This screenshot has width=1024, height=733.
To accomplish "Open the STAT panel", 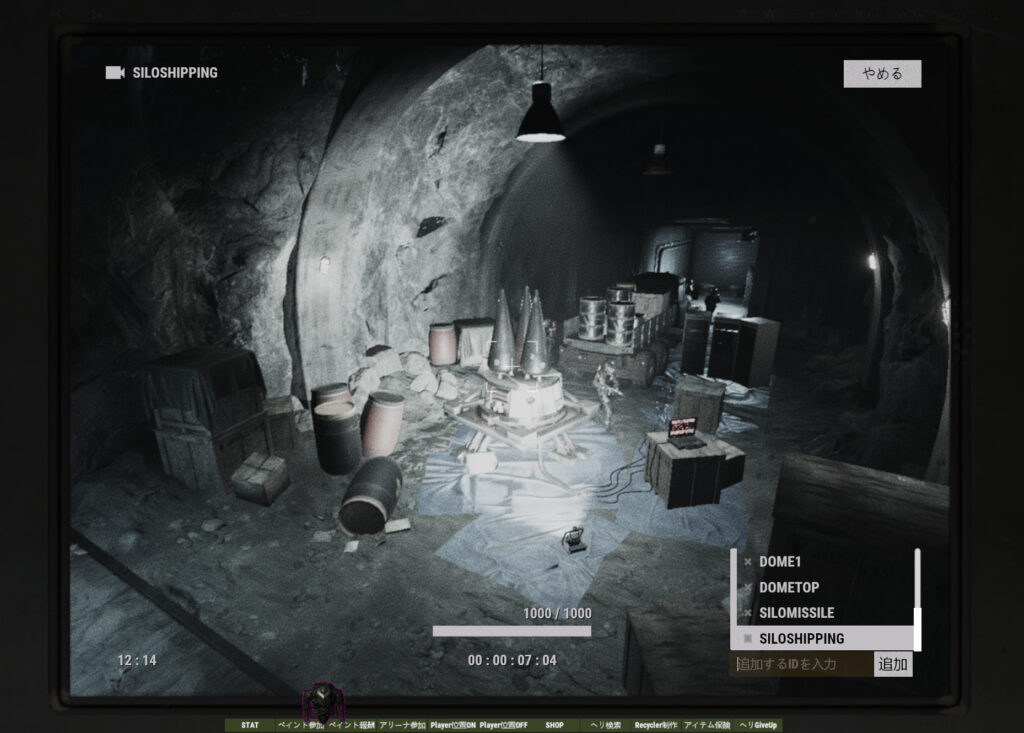I will click(250, 725).
